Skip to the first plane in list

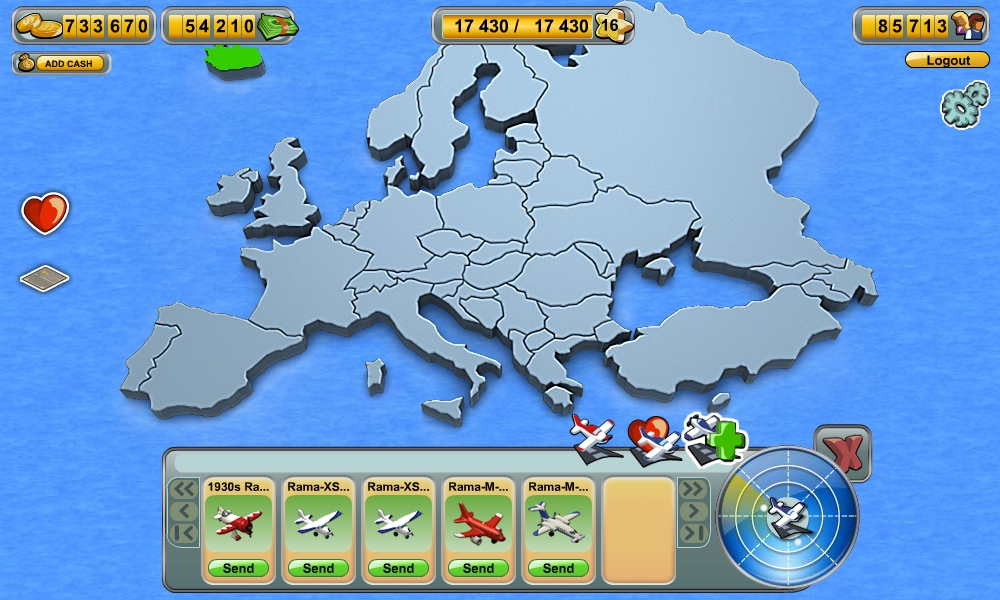pyautogui.click(x=183, y=533)
